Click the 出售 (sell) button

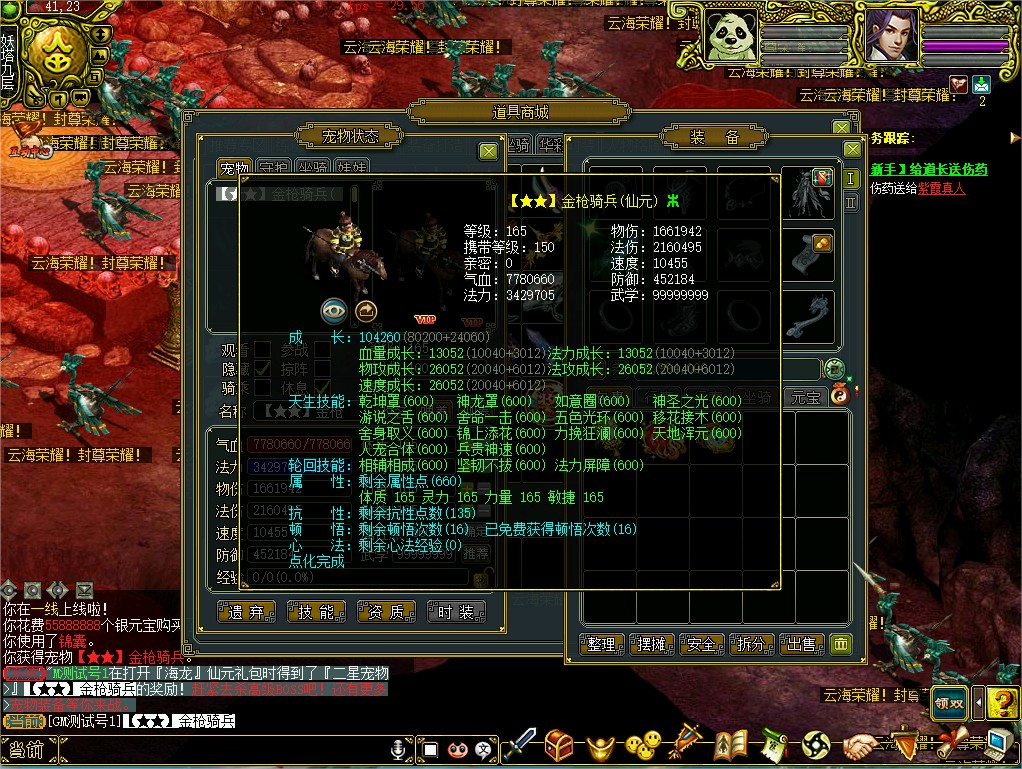(x=802, y=645)
